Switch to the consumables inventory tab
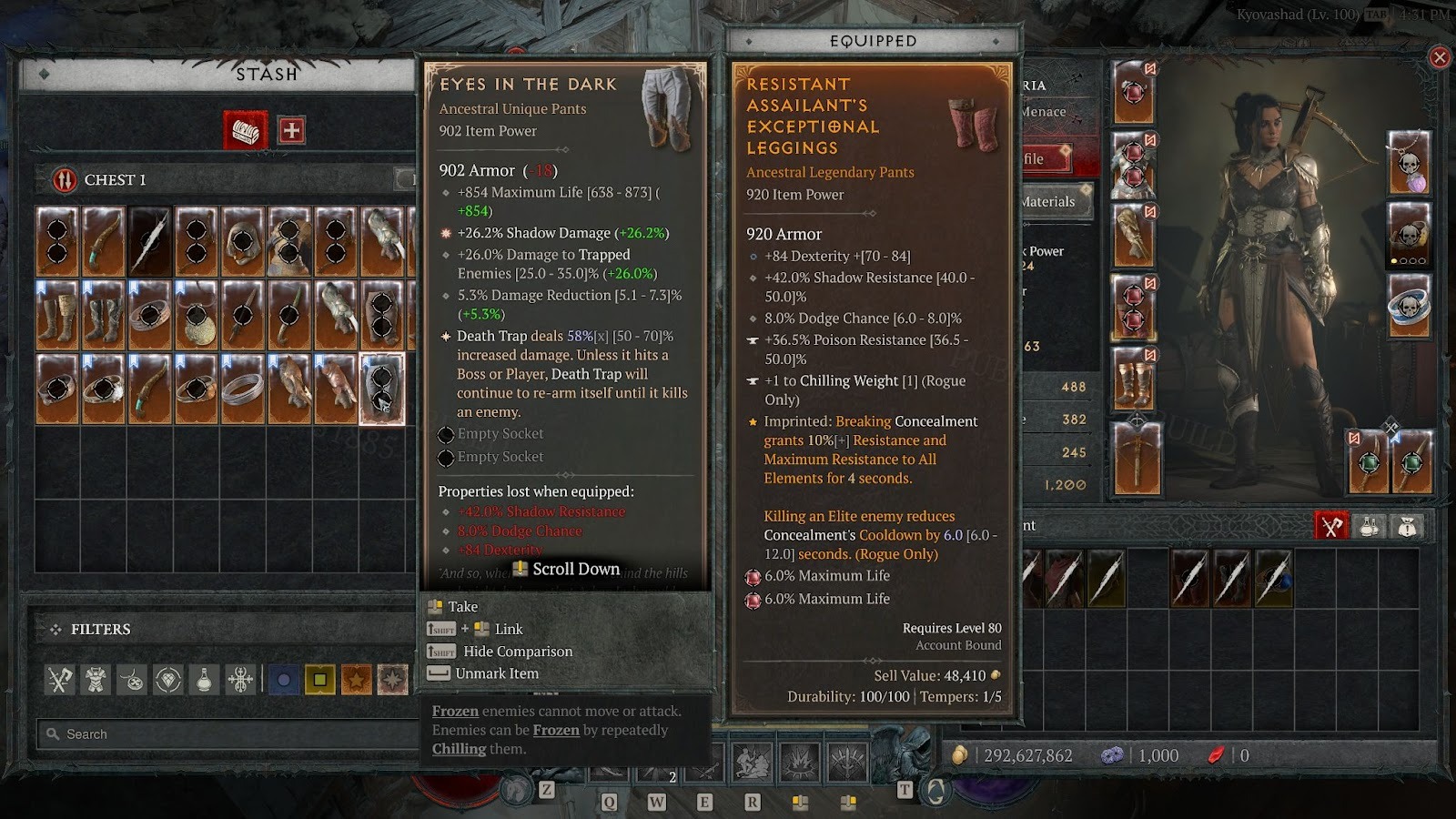The image size is (1456, 819). click(1370, 526)
